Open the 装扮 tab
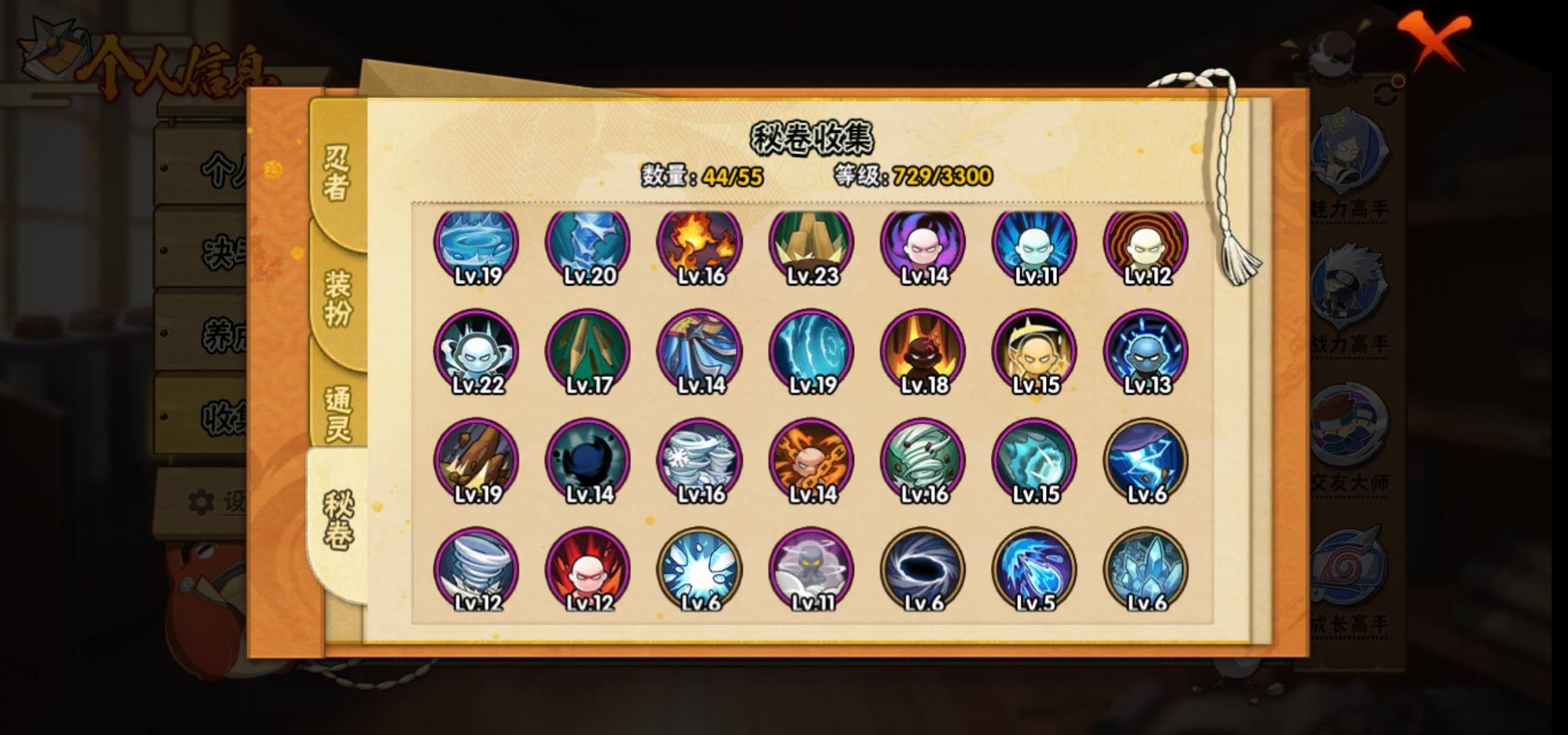The image size is (1568, 735). coord(338,297)
